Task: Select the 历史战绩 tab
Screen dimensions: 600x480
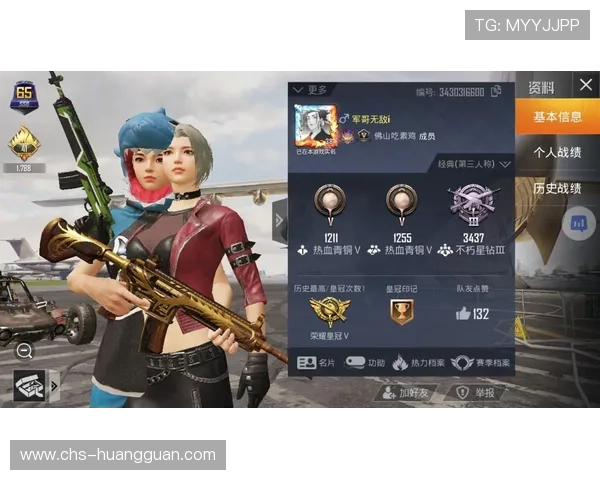Action: pyautogui.click(x=557, y=188)
